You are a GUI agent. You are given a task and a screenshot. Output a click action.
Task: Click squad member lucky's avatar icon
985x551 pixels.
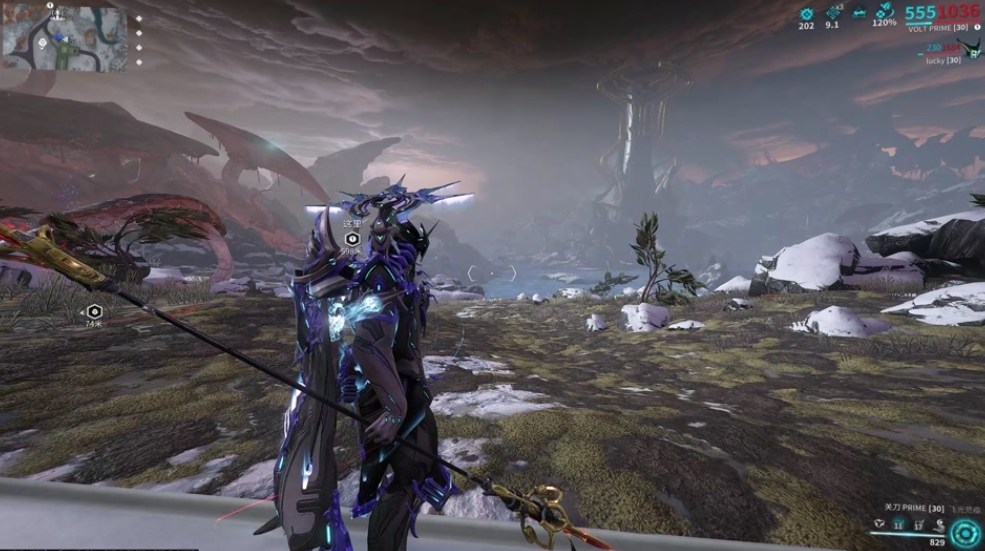tap(977, 47)
